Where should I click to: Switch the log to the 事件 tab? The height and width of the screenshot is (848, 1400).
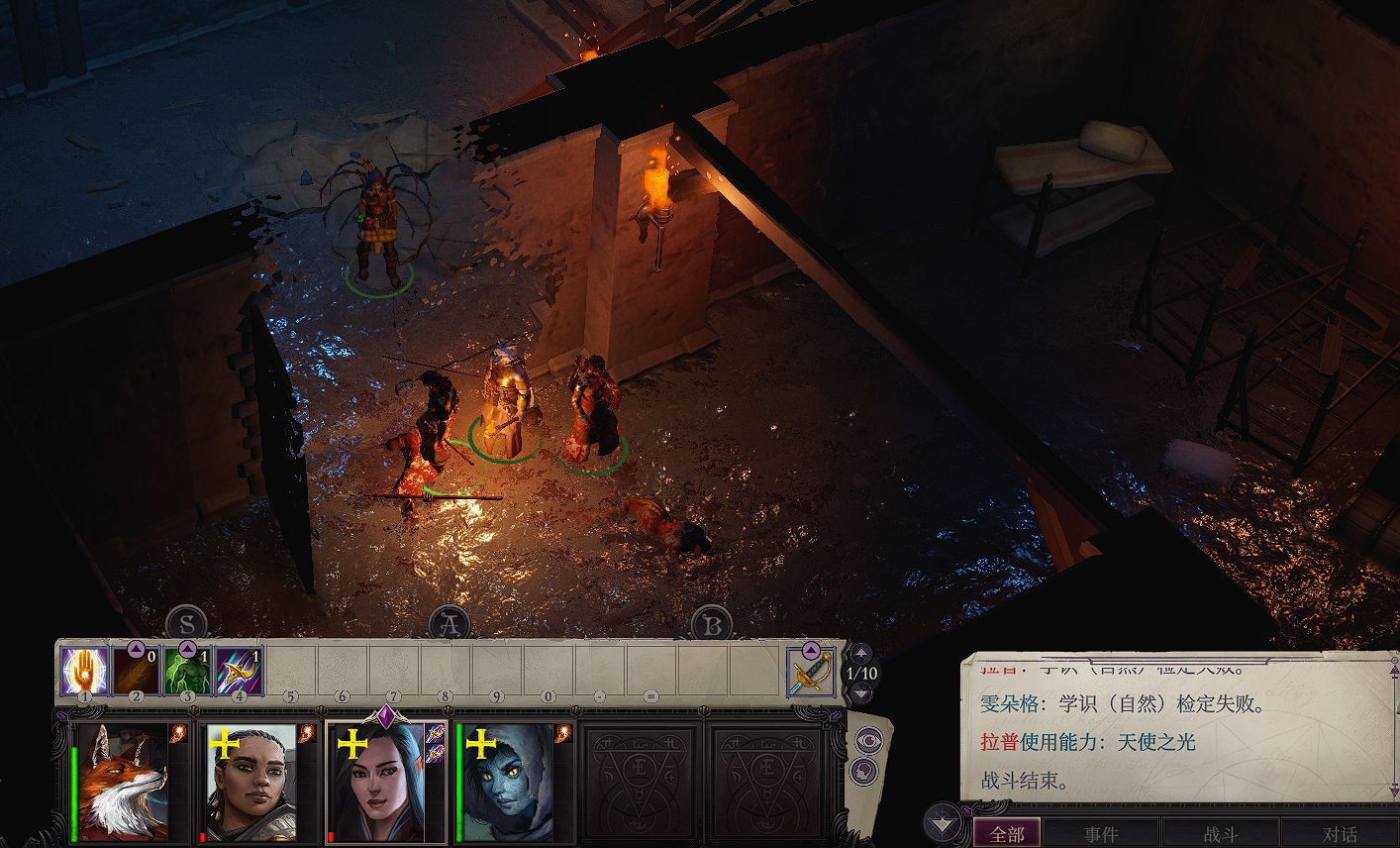pos(1101,834)
